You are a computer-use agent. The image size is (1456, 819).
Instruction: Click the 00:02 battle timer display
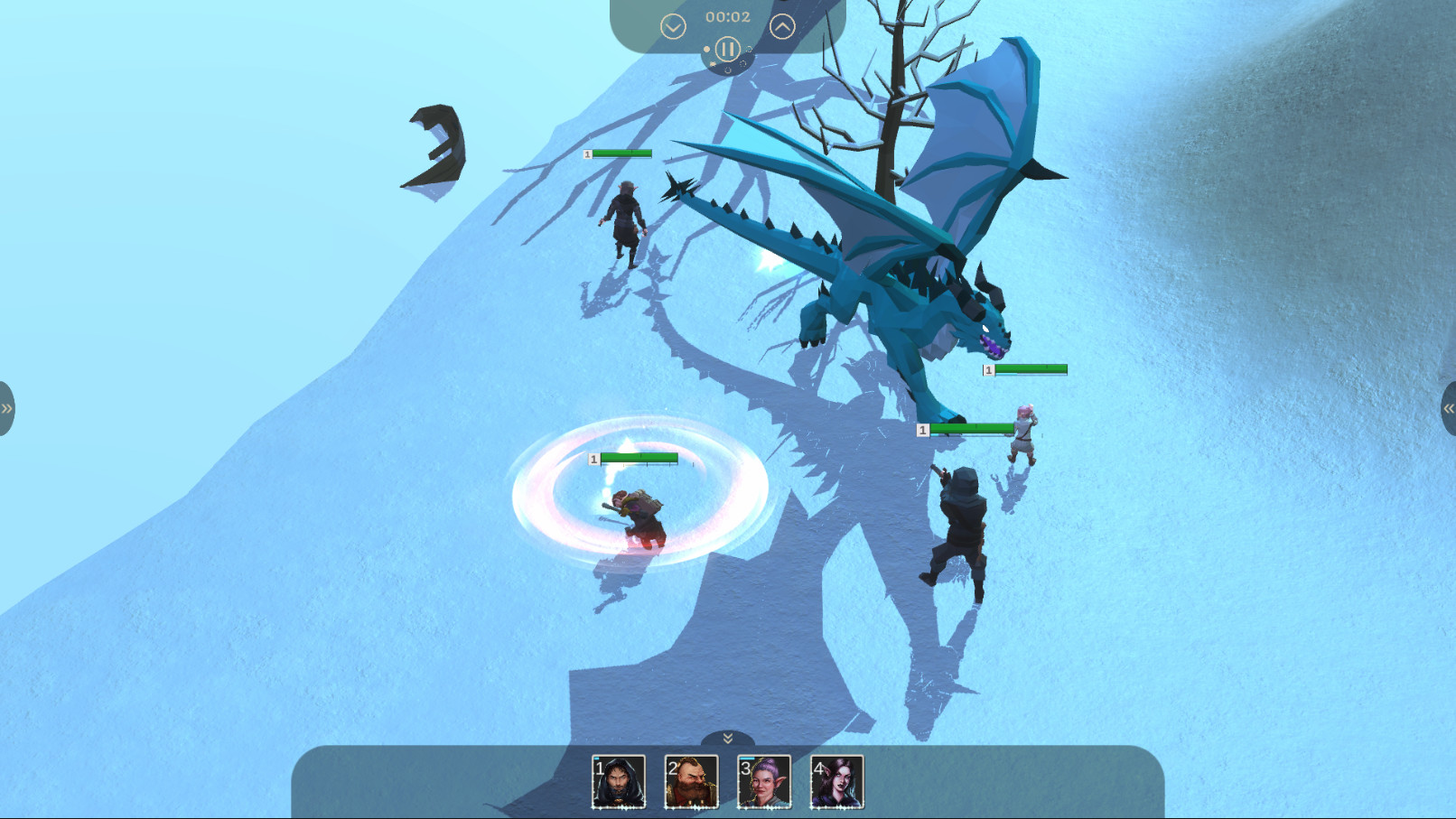coord(727,14)
